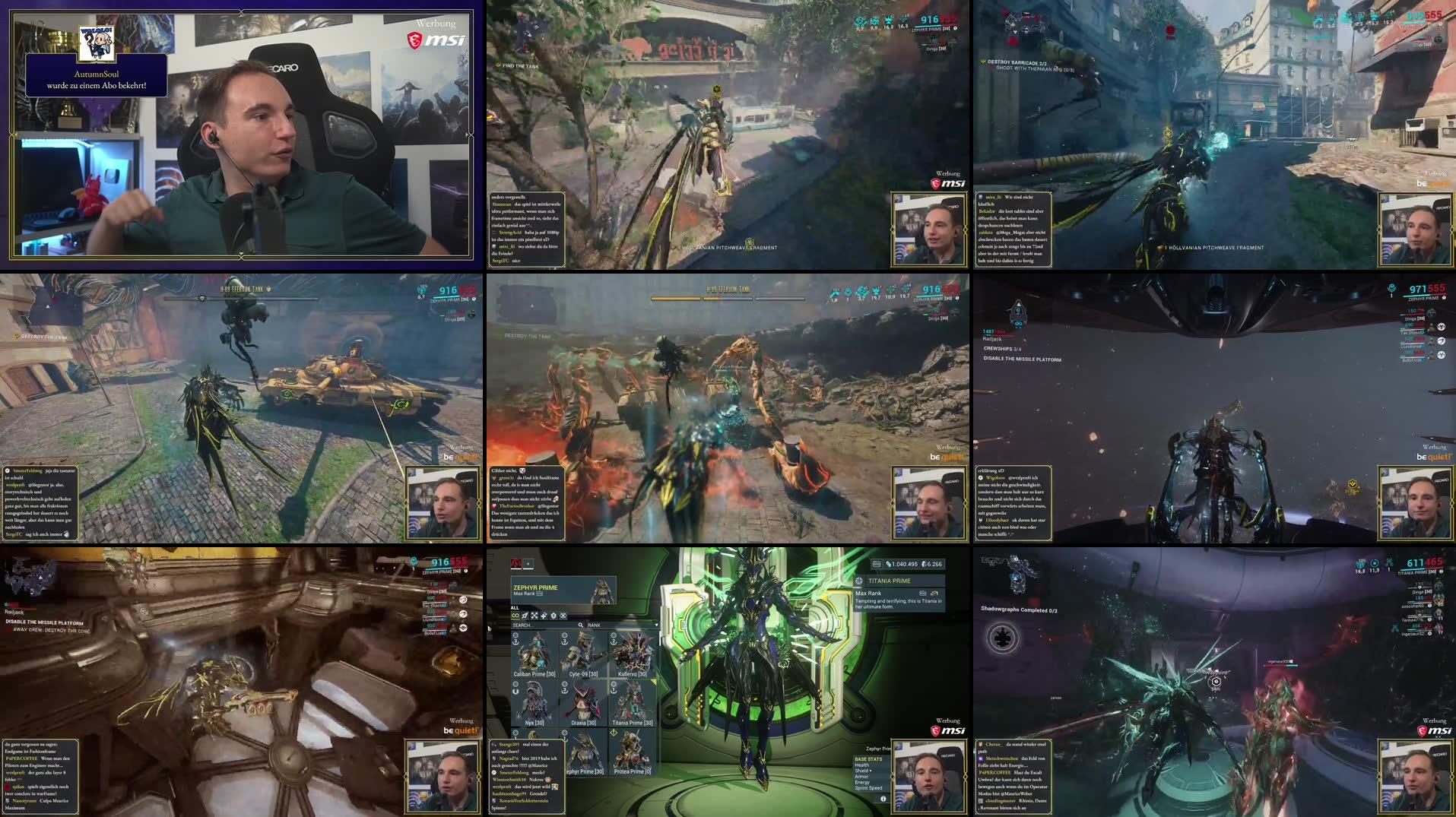This screenshot has height=817, width=1456.
Task: Click the yellow warning icon on Protea Prime tile
Action: (x=614, y=732)
